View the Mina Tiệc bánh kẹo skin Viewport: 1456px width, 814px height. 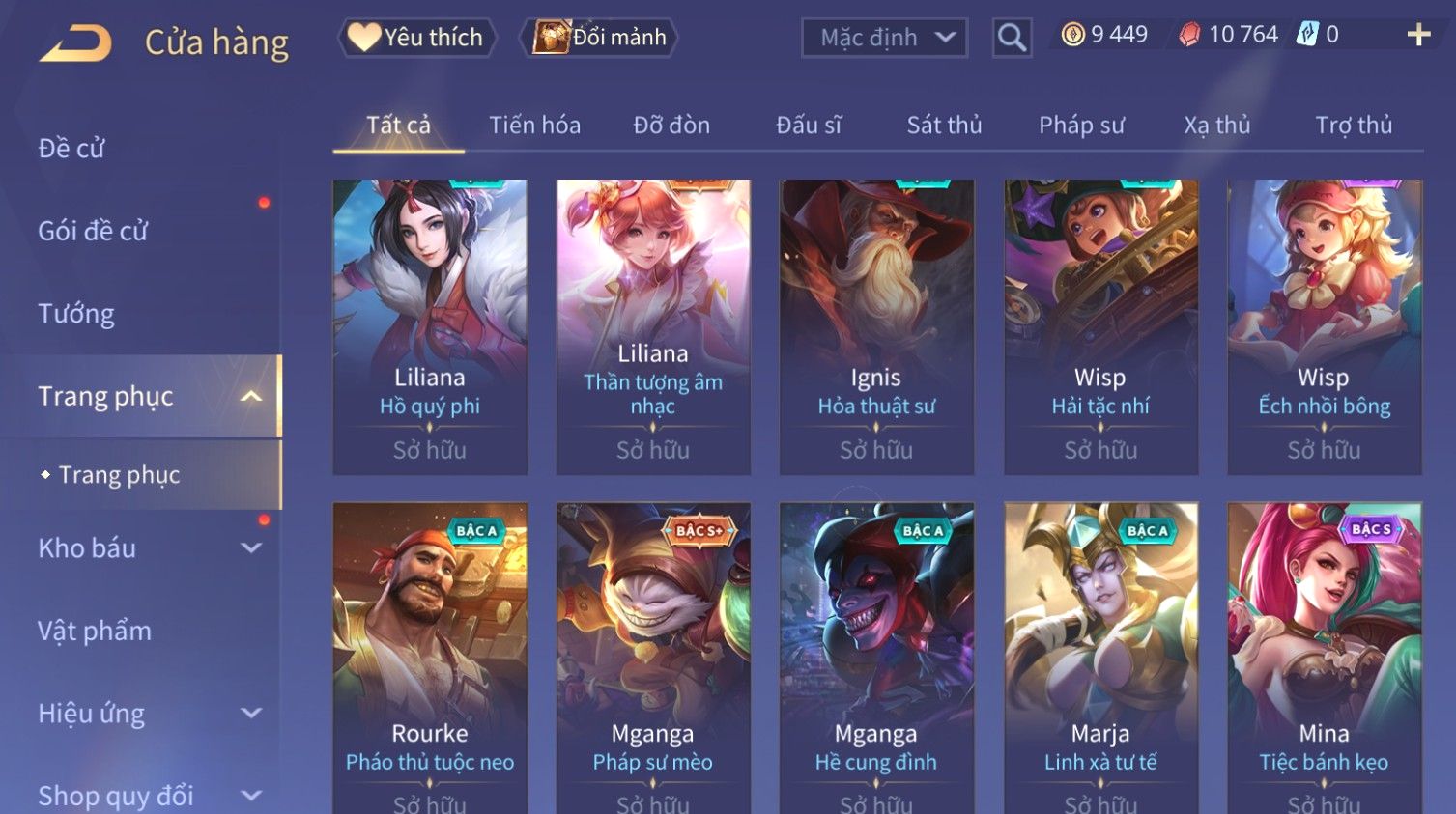1324,657
